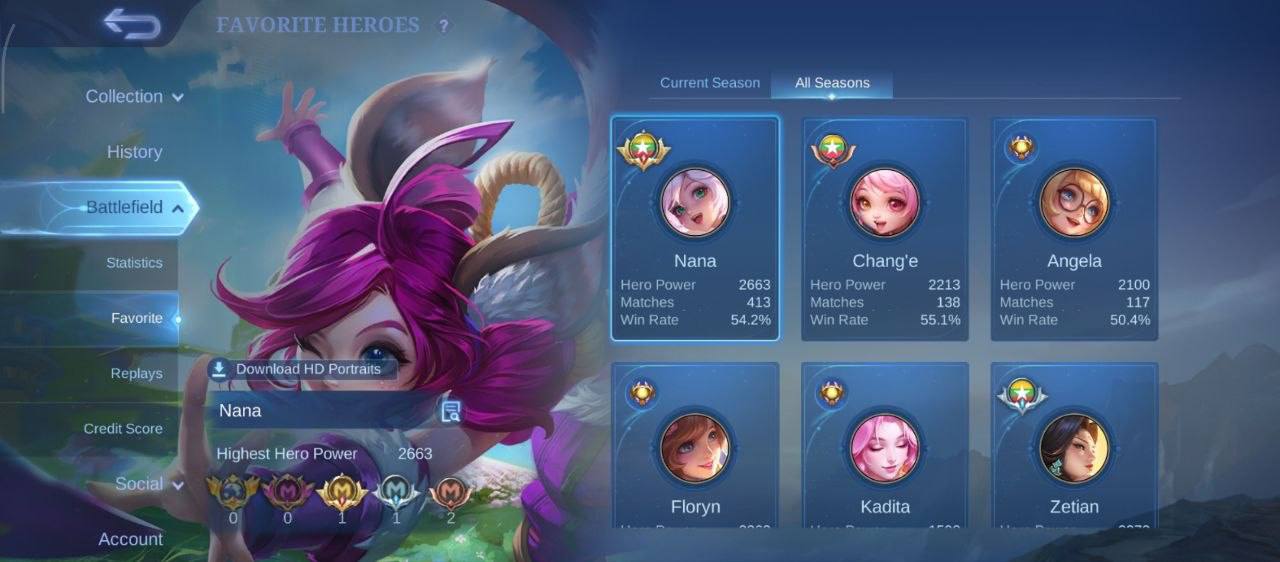Expand the Social menu section
The height and width of the screenshot is (562, 1280).
(x=149, y=484)
